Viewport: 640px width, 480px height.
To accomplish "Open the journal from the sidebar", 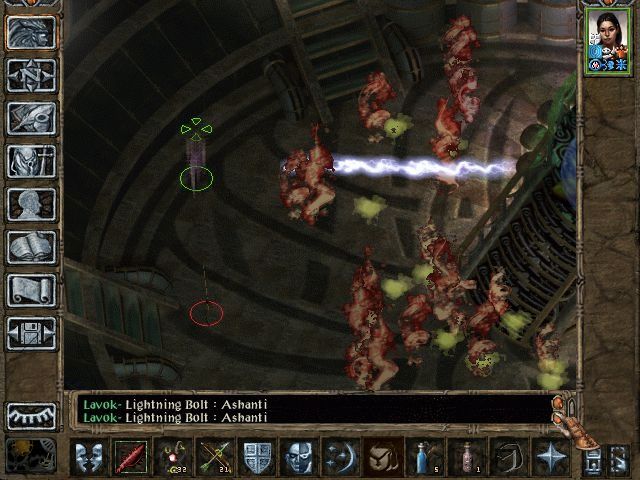I will pyautogui.click(x=32, y=118).
